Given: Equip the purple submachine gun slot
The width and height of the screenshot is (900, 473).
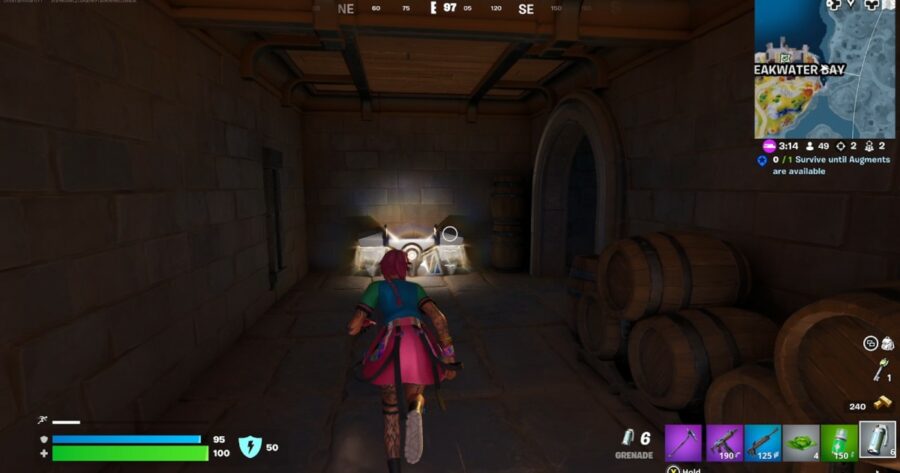Looking at the screenshot, I should pyautogui.click(x=723, y=442).
